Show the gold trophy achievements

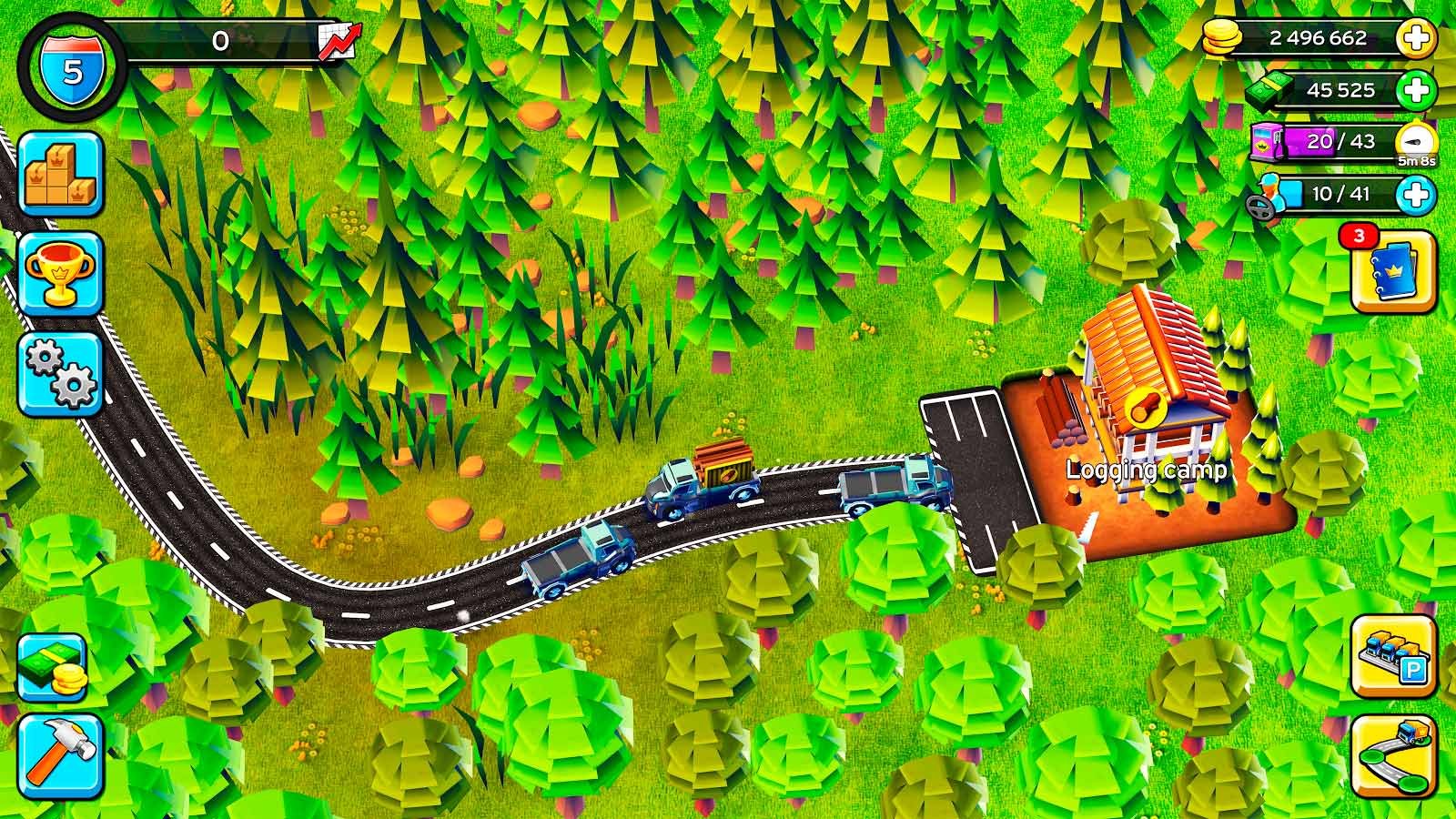(x=60, y=275)
